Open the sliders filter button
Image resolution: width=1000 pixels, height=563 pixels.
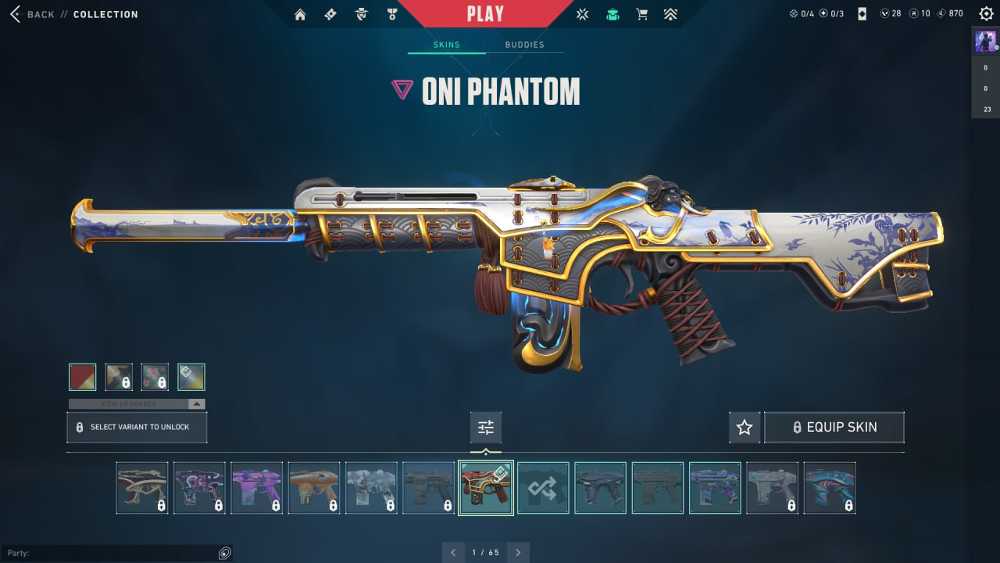[486, 427]
